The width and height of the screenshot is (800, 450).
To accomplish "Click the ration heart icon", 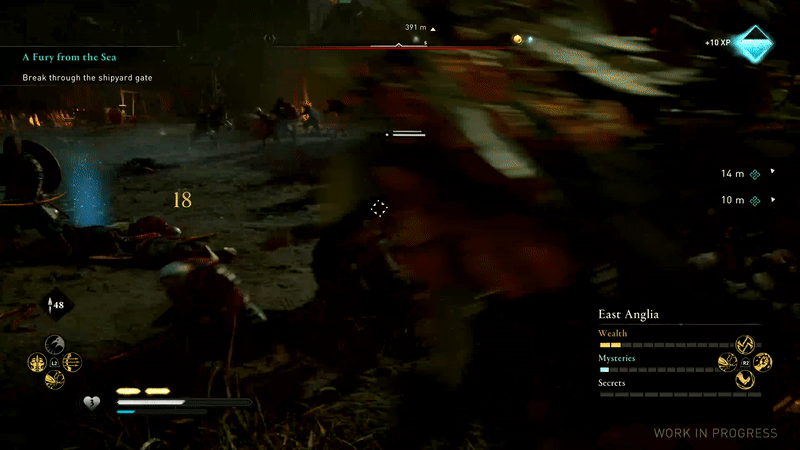I will [x=91, y=403].
